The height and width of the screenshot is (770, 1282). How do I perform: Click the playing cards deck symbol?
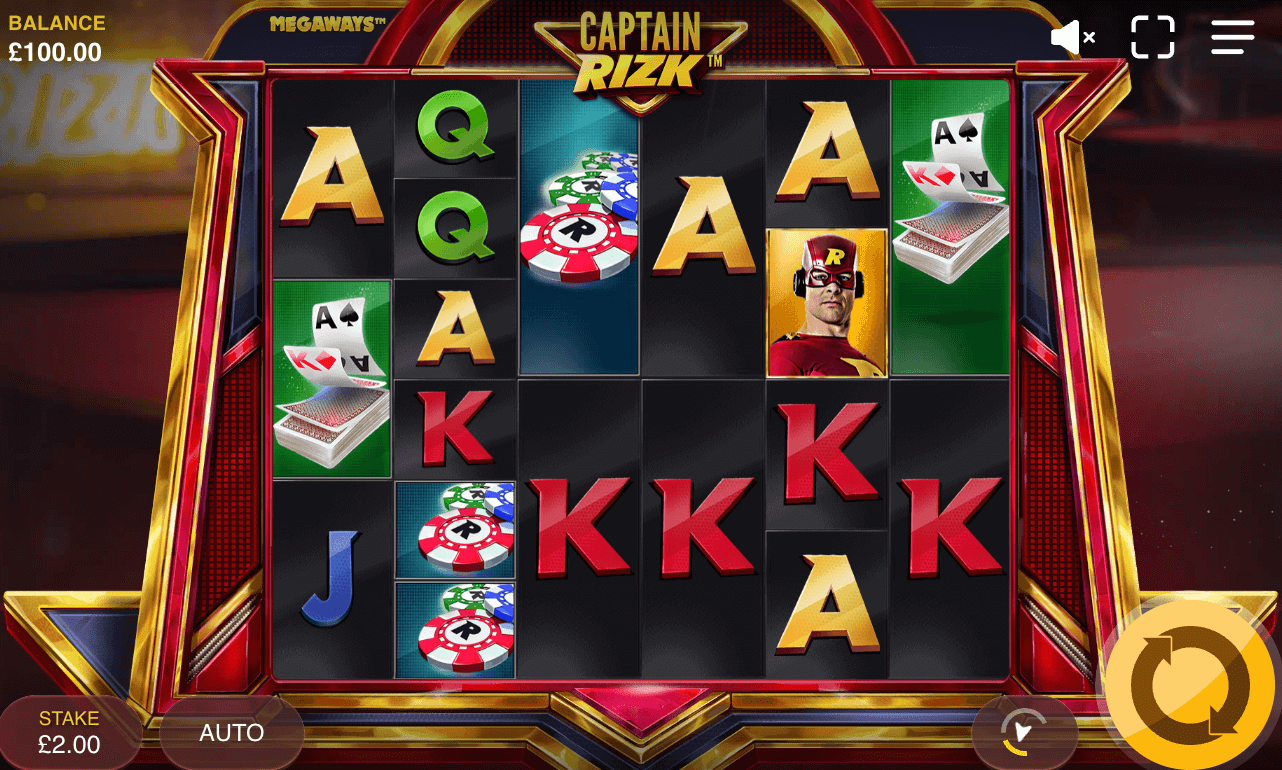[331, 379]
